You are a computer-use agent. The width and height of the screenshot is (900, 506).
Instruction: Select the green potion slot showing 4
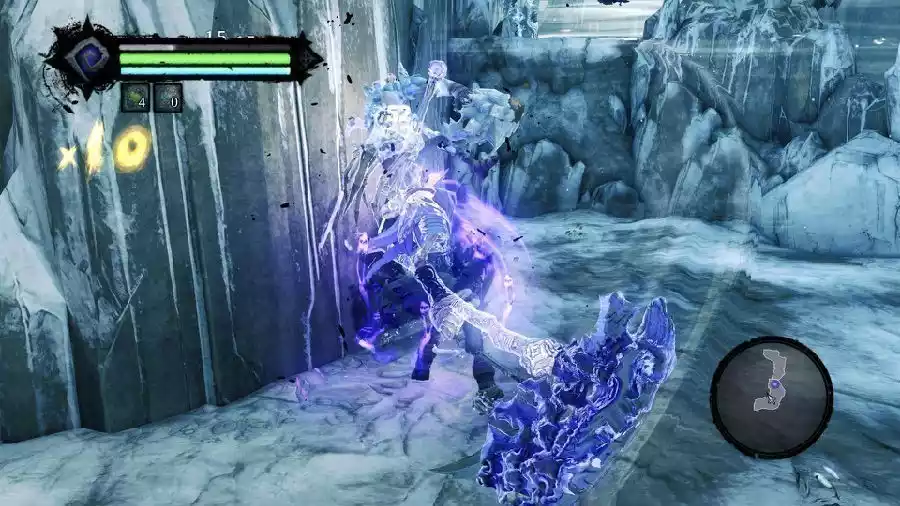(135, 97)
